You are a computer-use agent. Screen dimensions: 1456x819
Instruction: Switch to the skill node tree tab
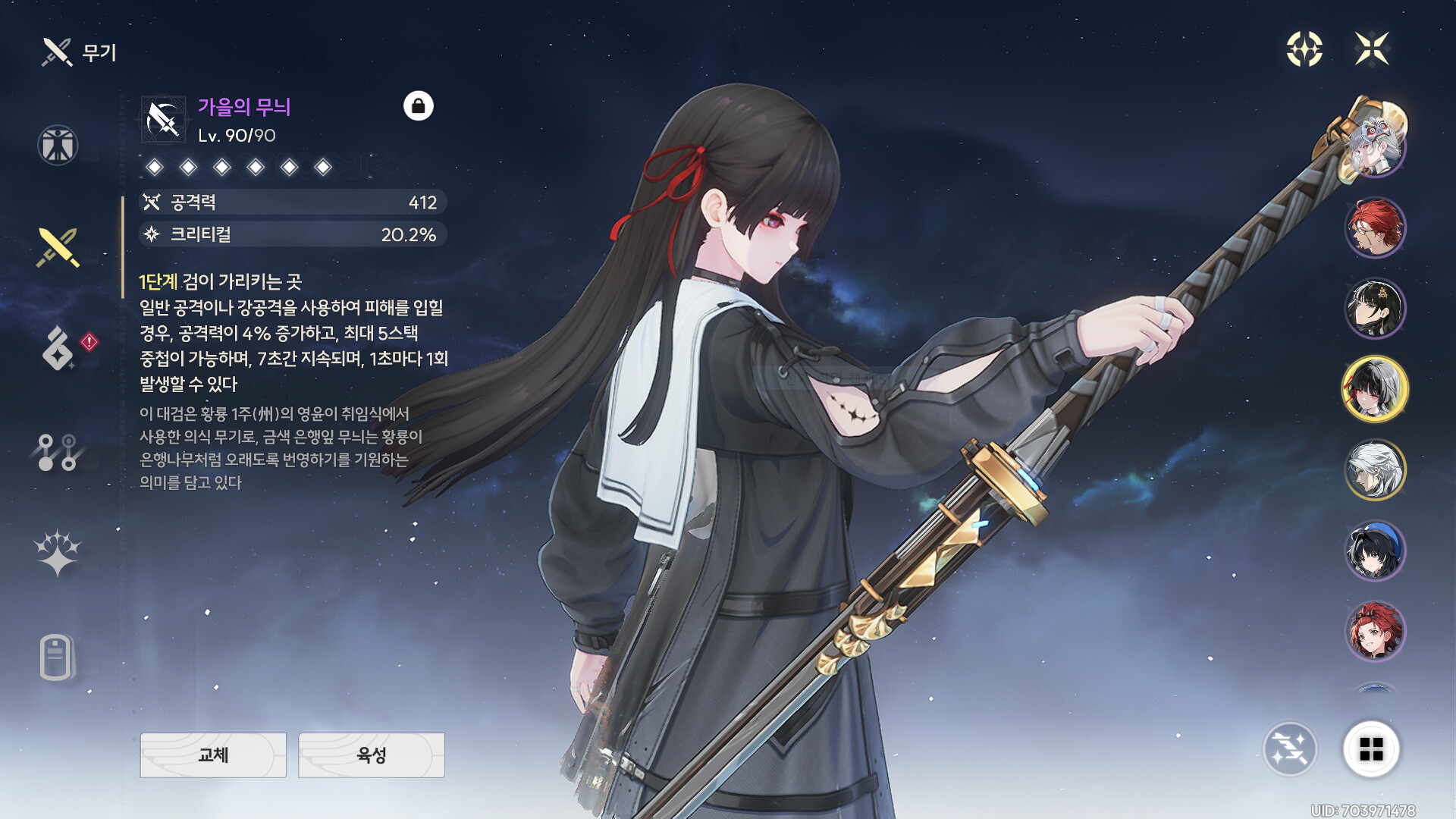[58, 452]
